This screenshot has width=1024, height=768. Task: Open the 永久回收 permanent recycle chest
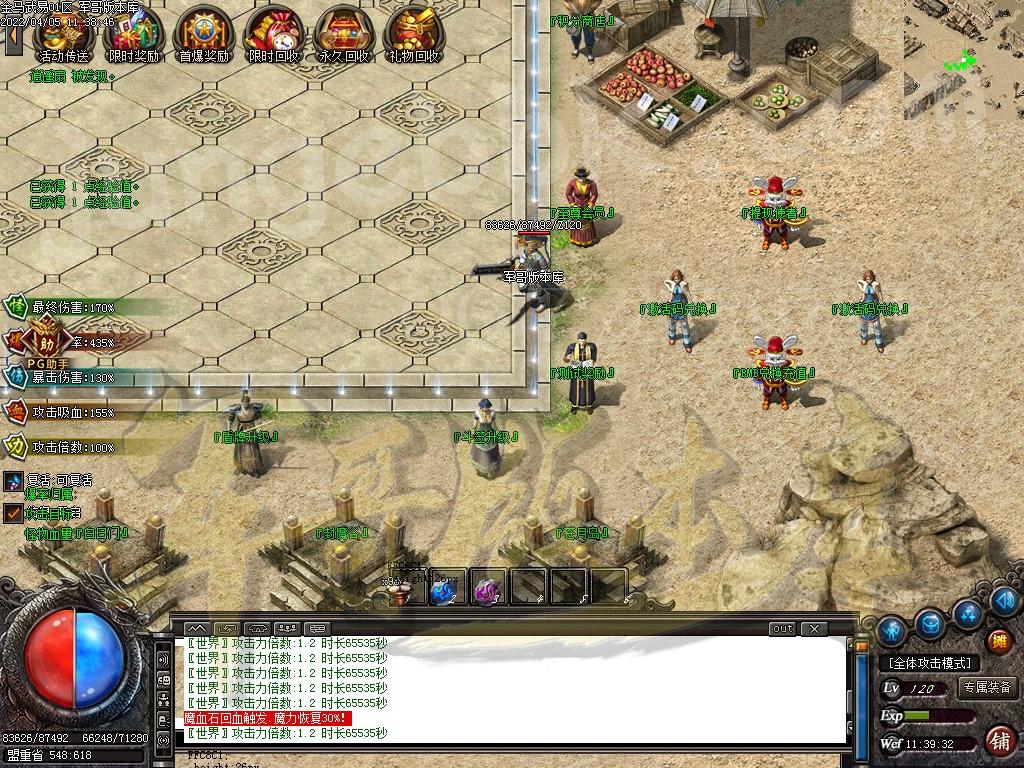click(x=343, y=34)
